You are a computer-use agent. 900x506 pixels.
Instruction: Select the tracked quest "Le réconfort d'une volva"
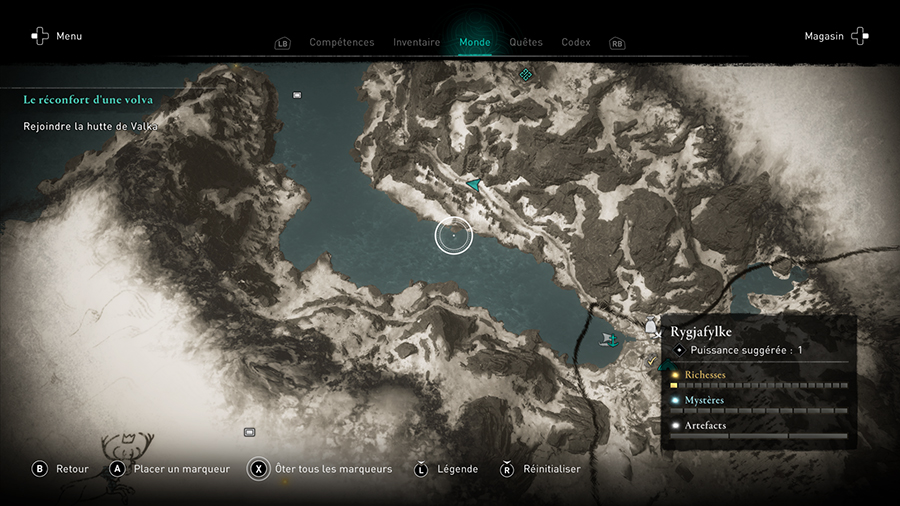(88, 100)
